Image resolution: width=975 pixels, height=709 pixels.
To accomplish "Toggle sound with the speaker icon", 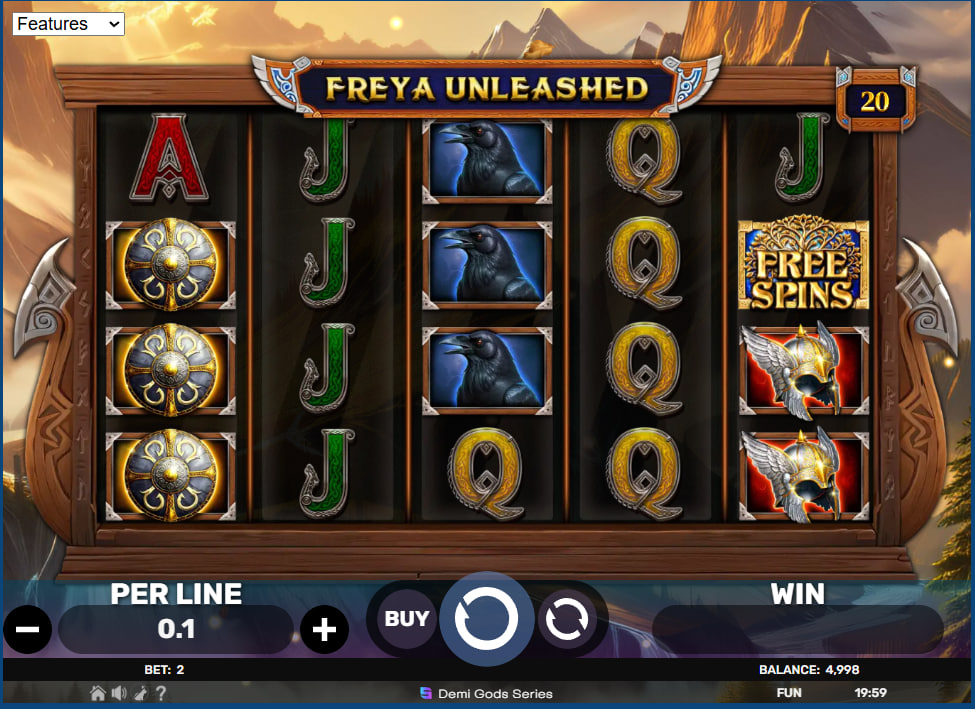I will point(119,693).
